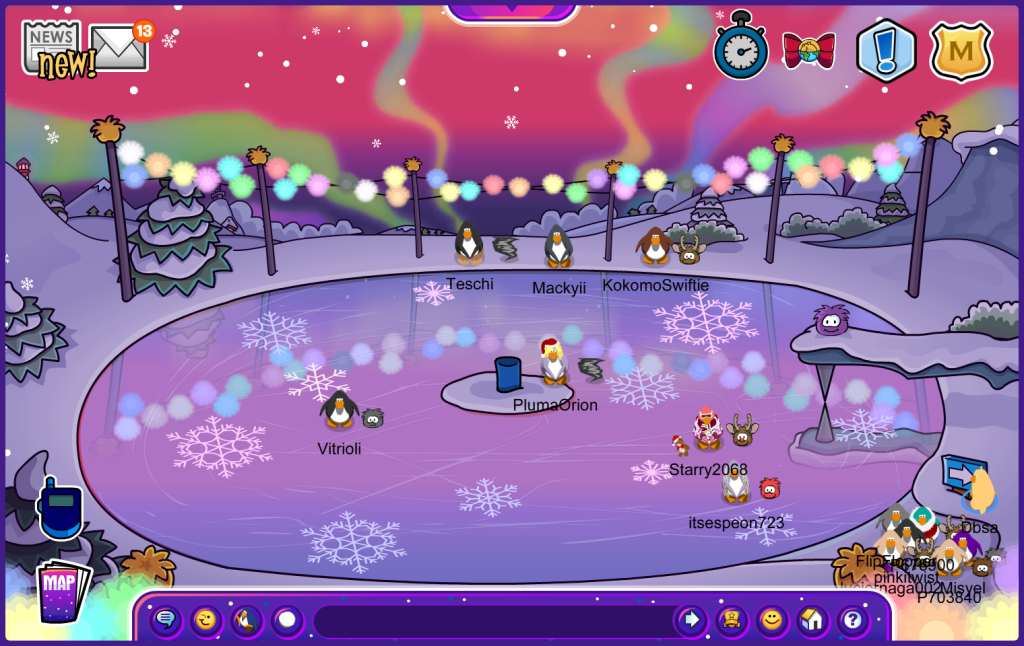Open the gold moderator M shield
This screenshot has height=646, width=1024.
click(x=960, y=51)
